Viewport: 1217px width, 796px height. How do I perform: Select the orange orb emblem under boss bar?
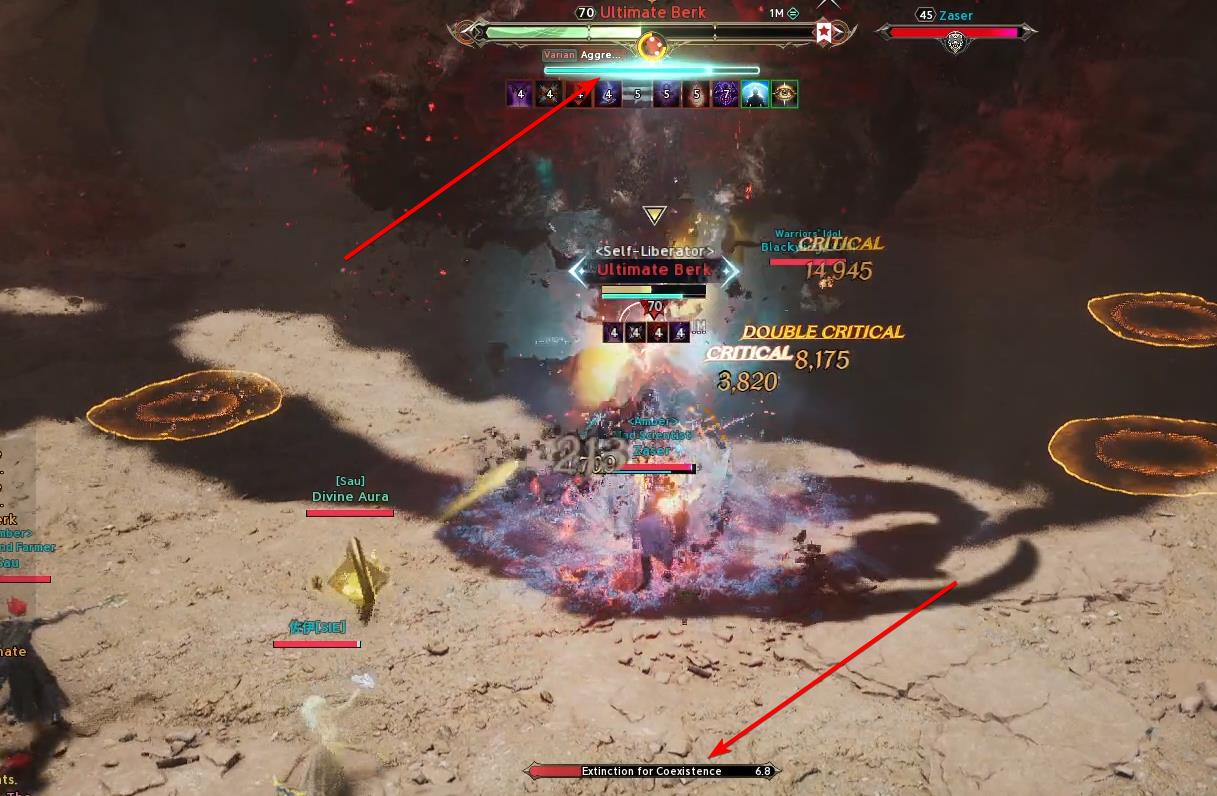pos(652,45)
